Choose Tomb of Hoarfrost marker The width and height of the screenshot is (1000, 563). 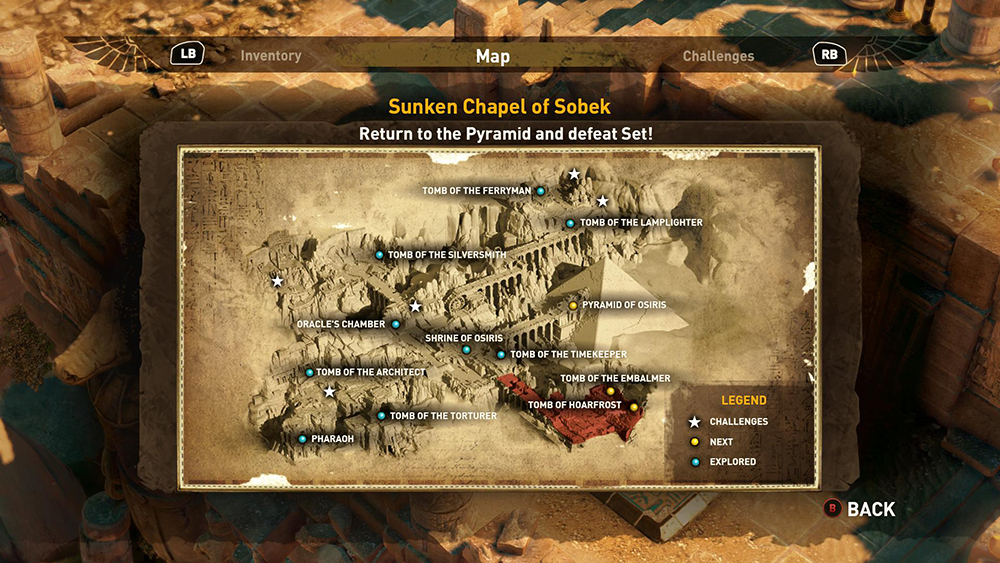pyautogui.click(x=633, y=406)
